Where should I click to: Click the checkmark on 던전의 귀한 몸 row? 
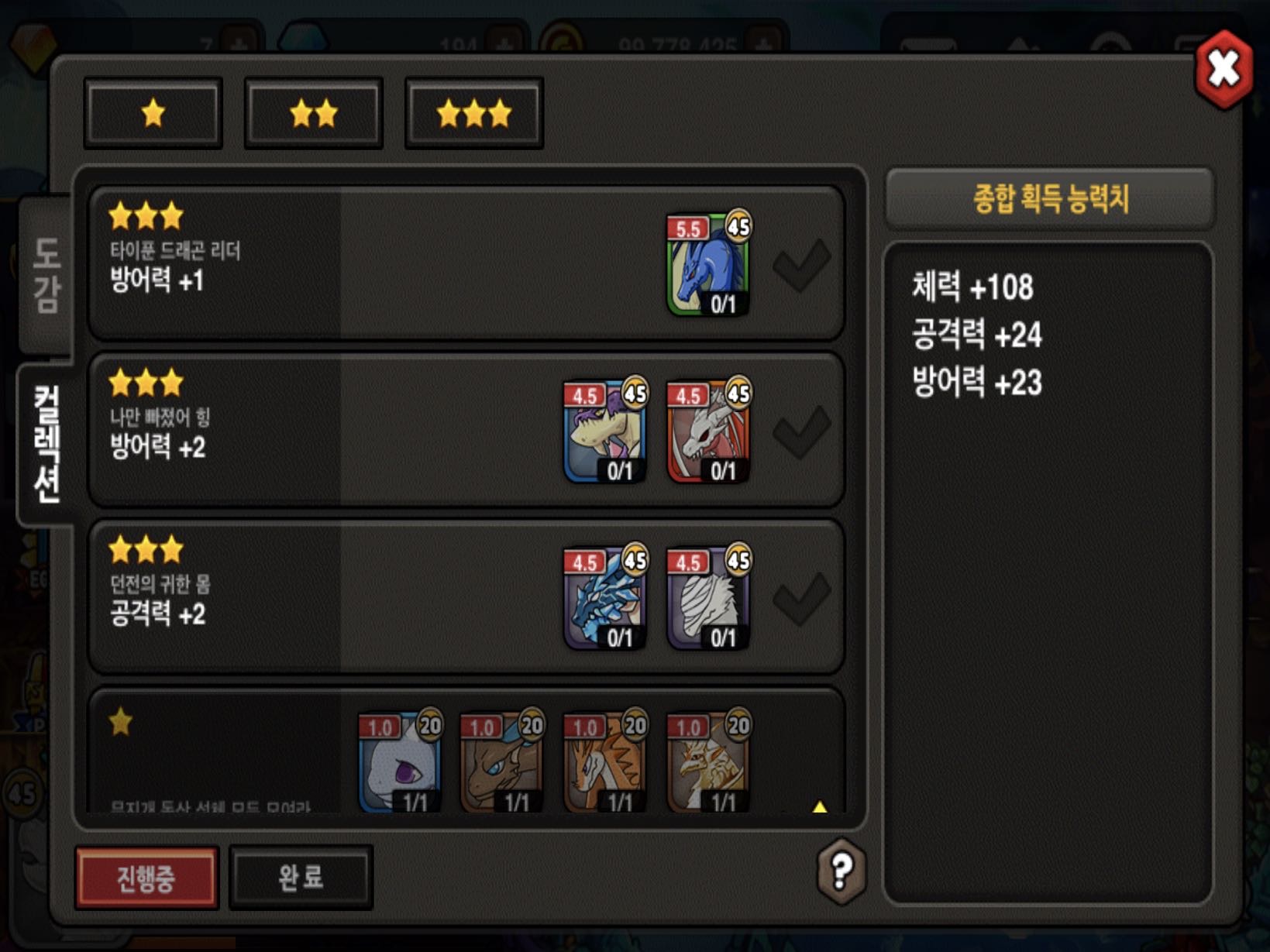tap(802, 598)
